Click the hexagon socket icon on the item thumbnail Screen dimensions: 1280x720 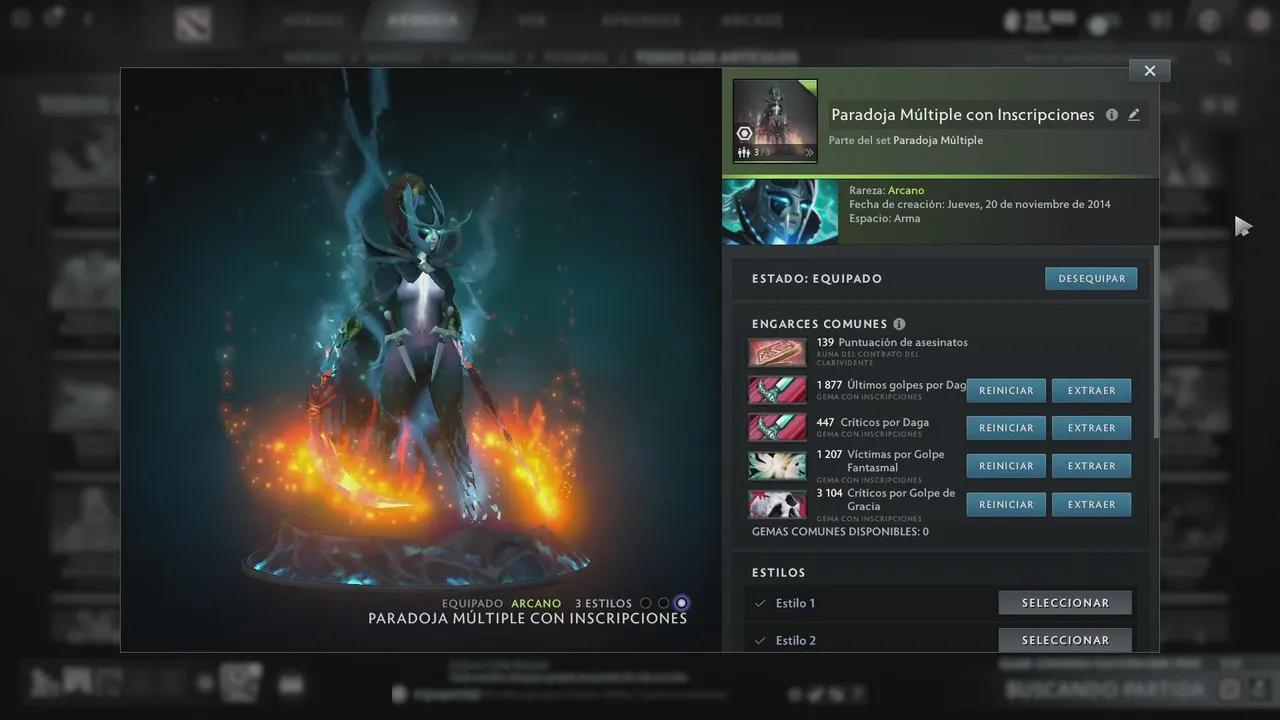(x=745, y=133)
